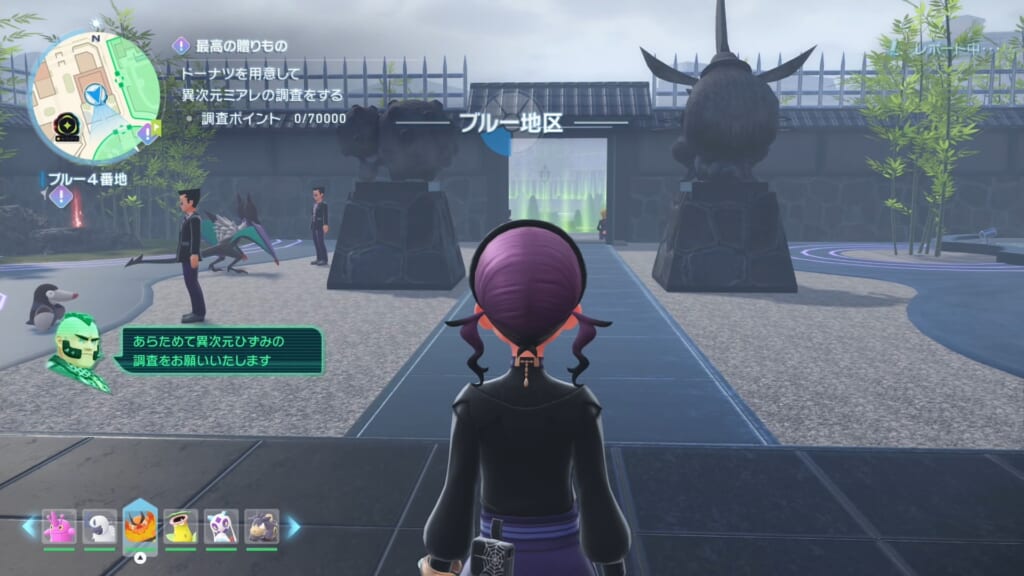Cycle party left with the blue arrow

(x=28, y=526)
